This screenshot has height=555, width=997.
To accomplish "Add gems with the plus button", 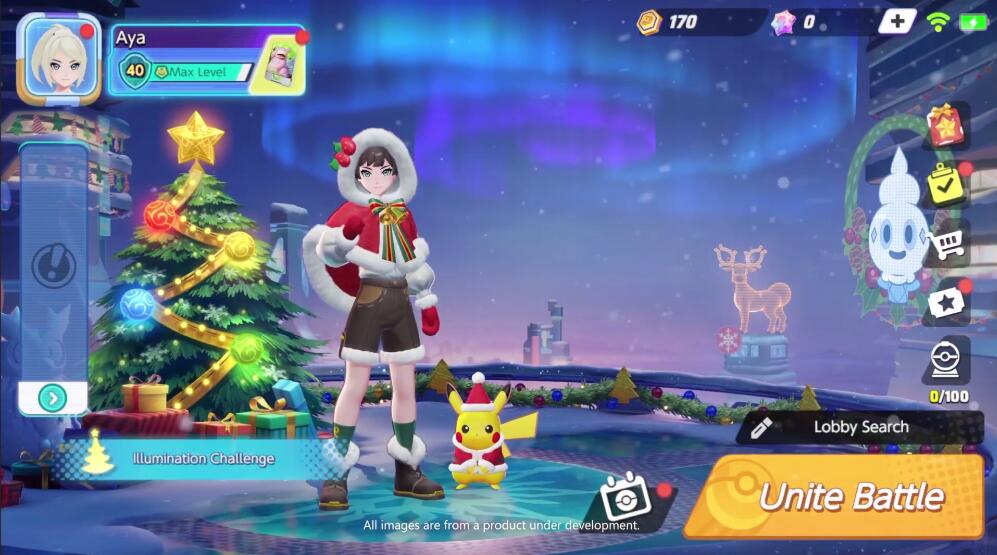I will (897, 21).
